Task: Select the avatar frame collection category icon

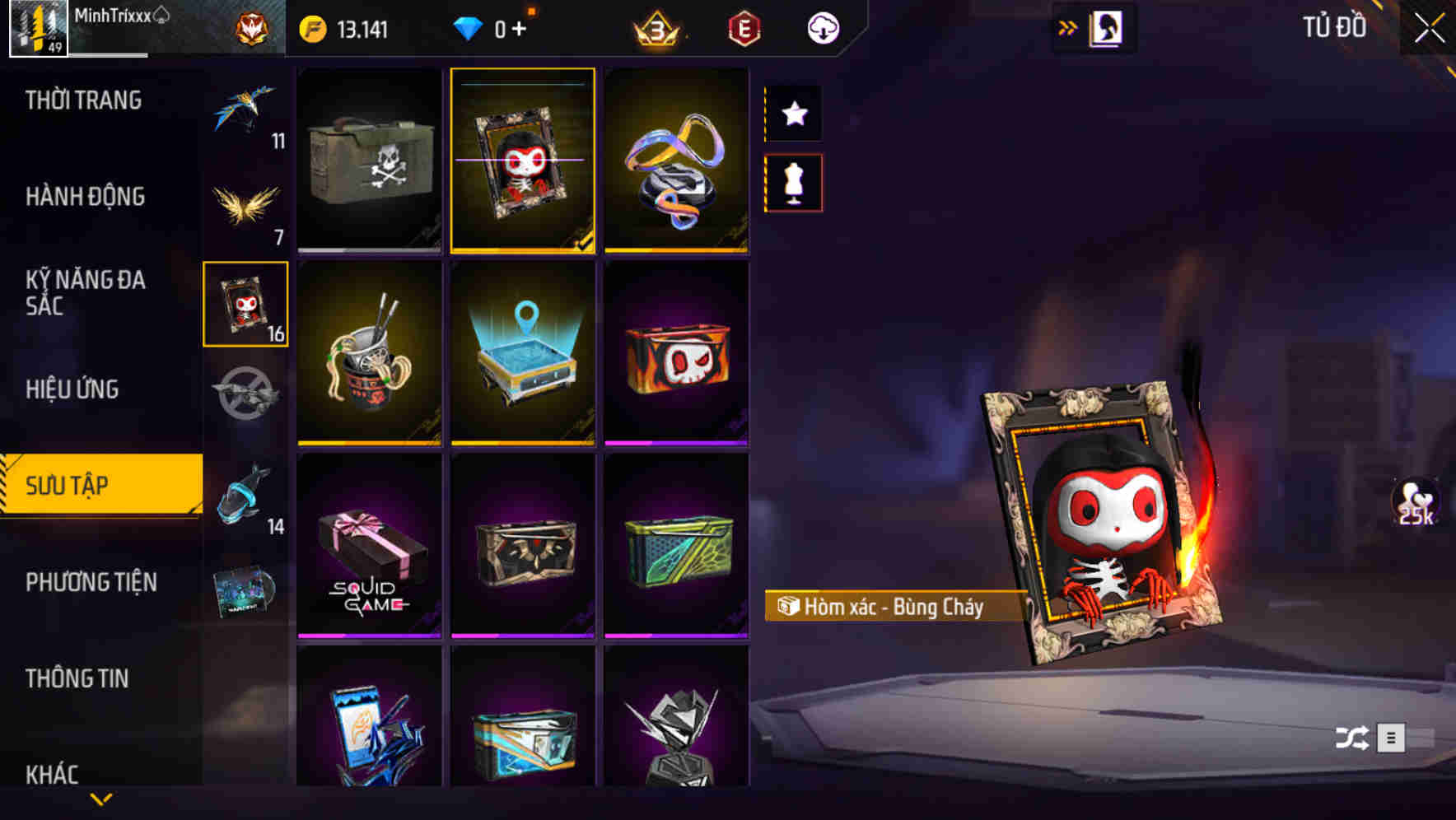Action: 245,305
